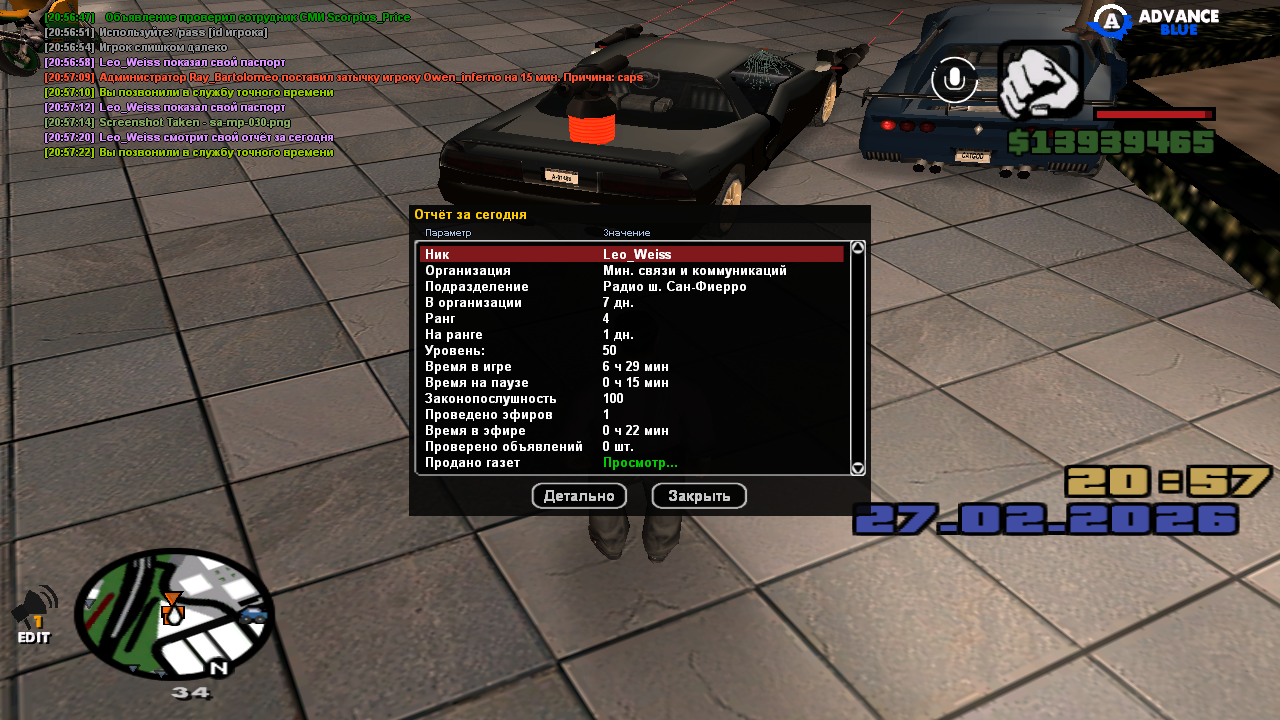Open Просмотр link for Продано газет
The width and height of the screenshot is (1280, 720).
tap(640, 463)
